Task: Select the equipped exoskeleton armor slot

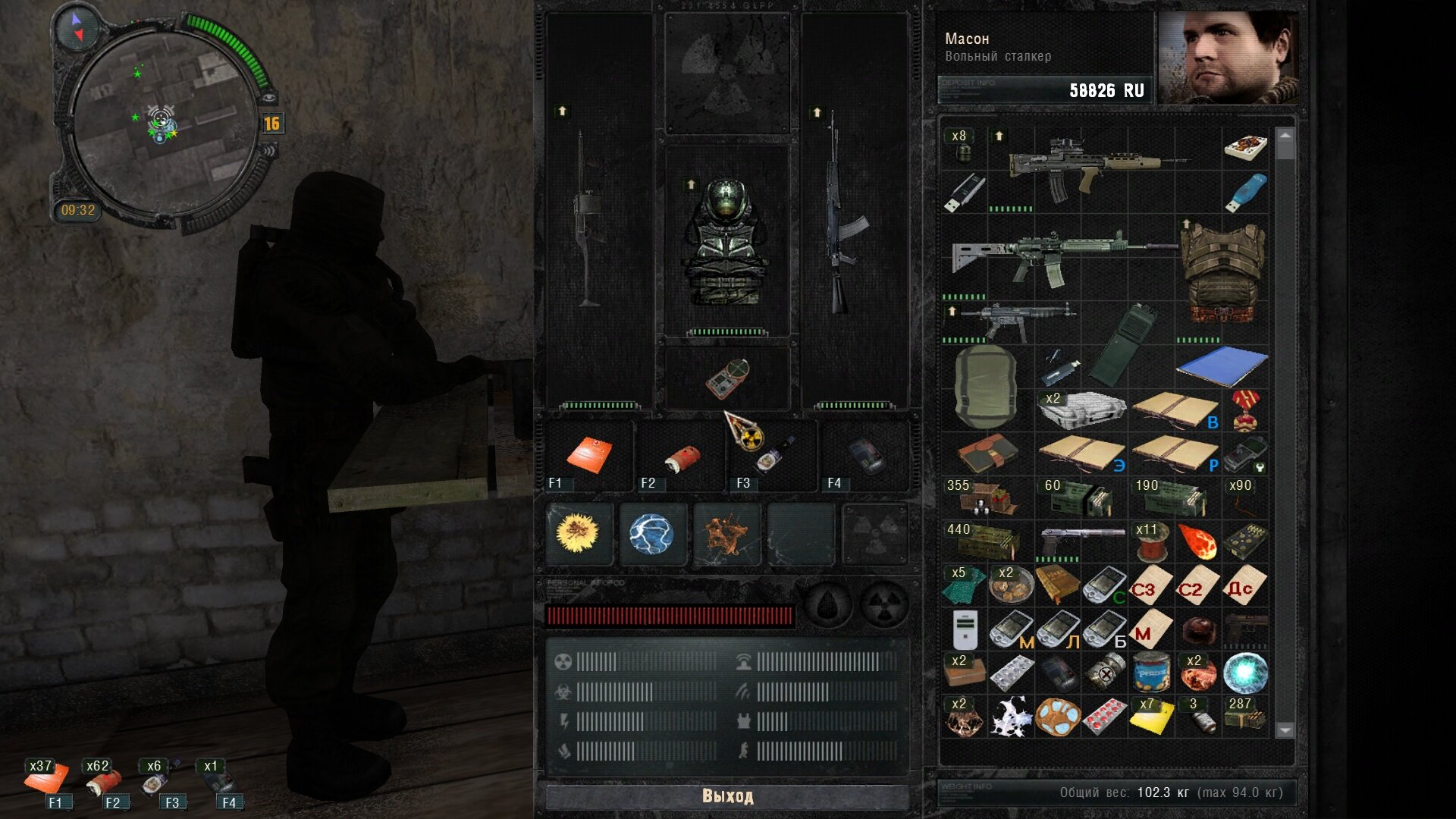Action: point(726,243)
